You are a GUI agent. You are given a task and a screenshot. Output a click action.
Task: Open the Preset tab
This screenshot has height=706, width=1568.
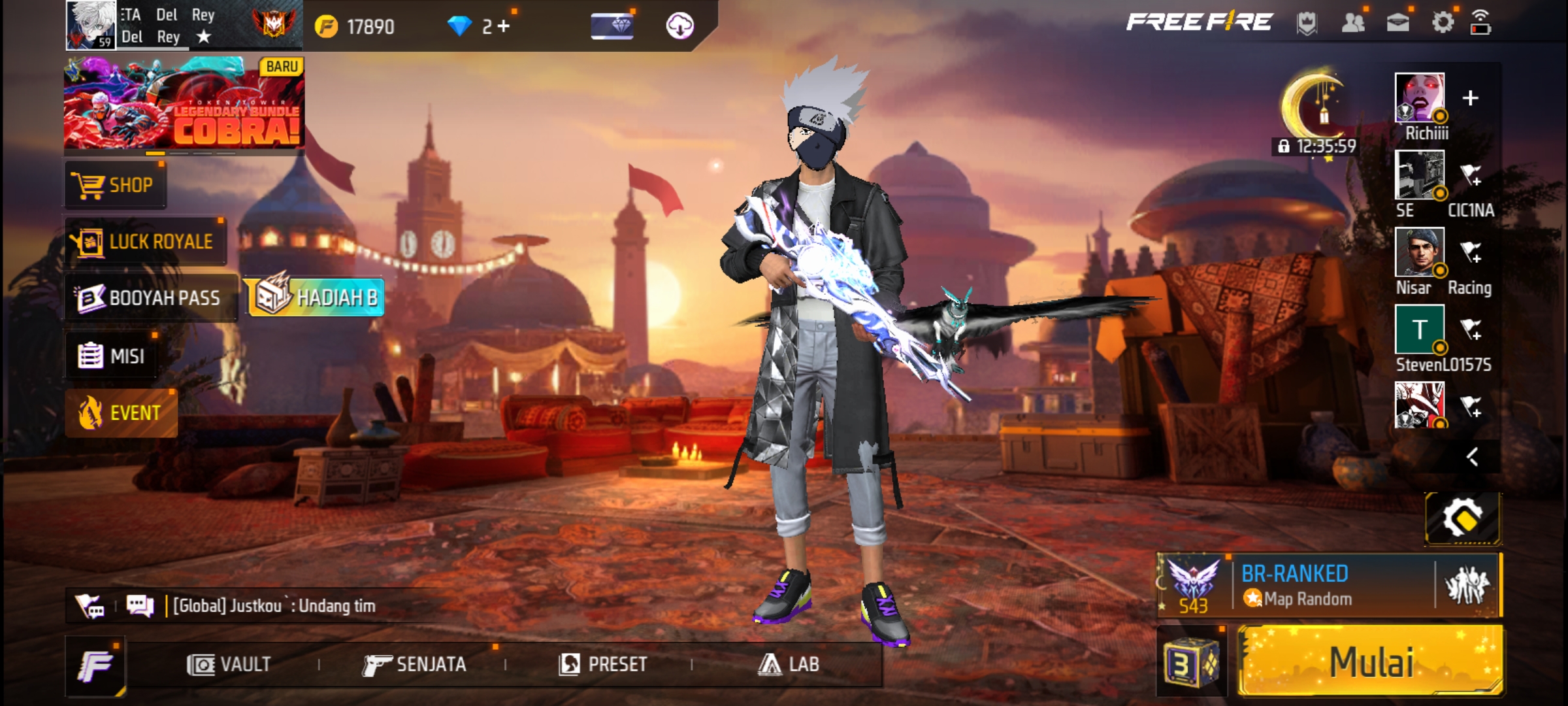point(603,665)
